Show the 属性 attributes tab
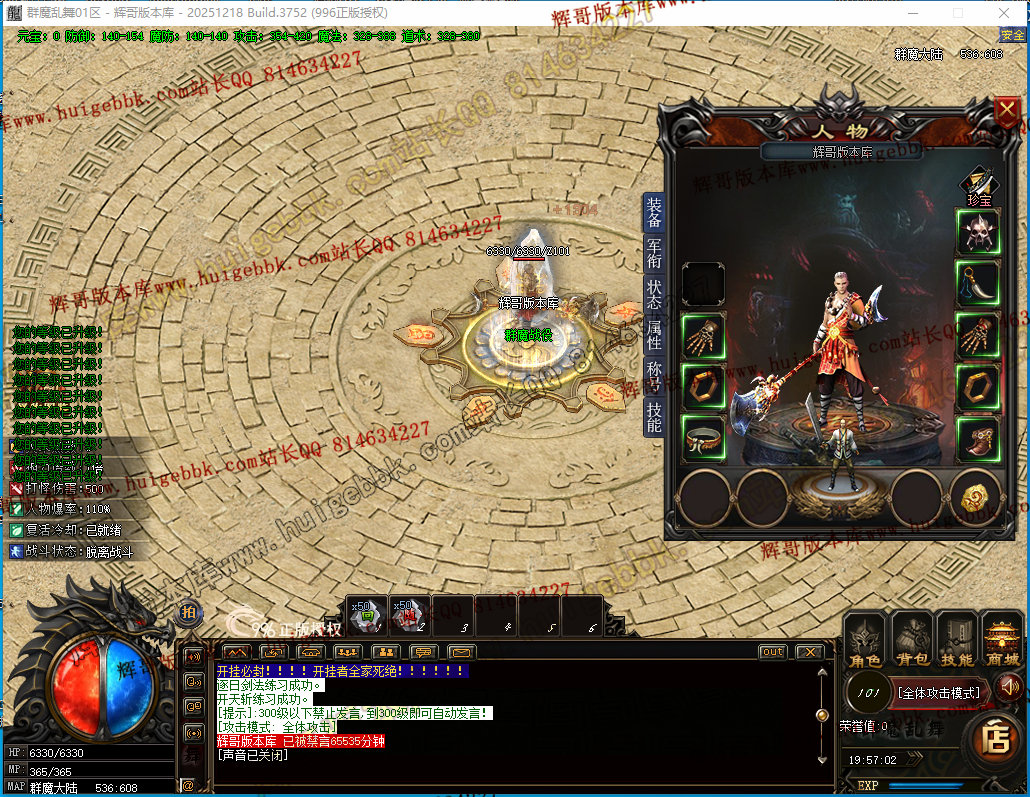The height and width of the screenshot is (797, 1030). (x=654, y=335)
